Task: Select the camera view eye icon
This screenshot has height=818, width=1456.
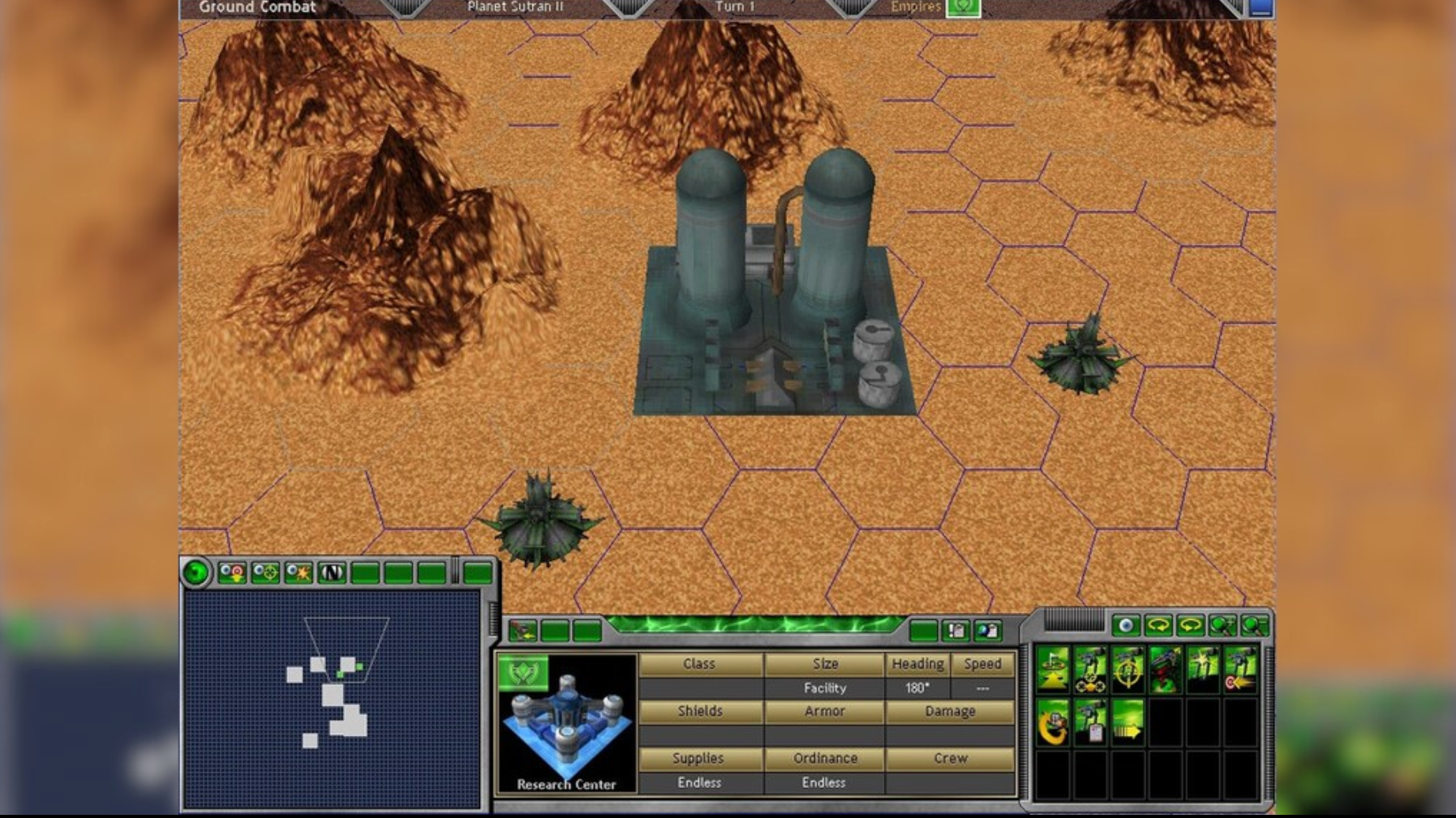Action: point(1127,625)
